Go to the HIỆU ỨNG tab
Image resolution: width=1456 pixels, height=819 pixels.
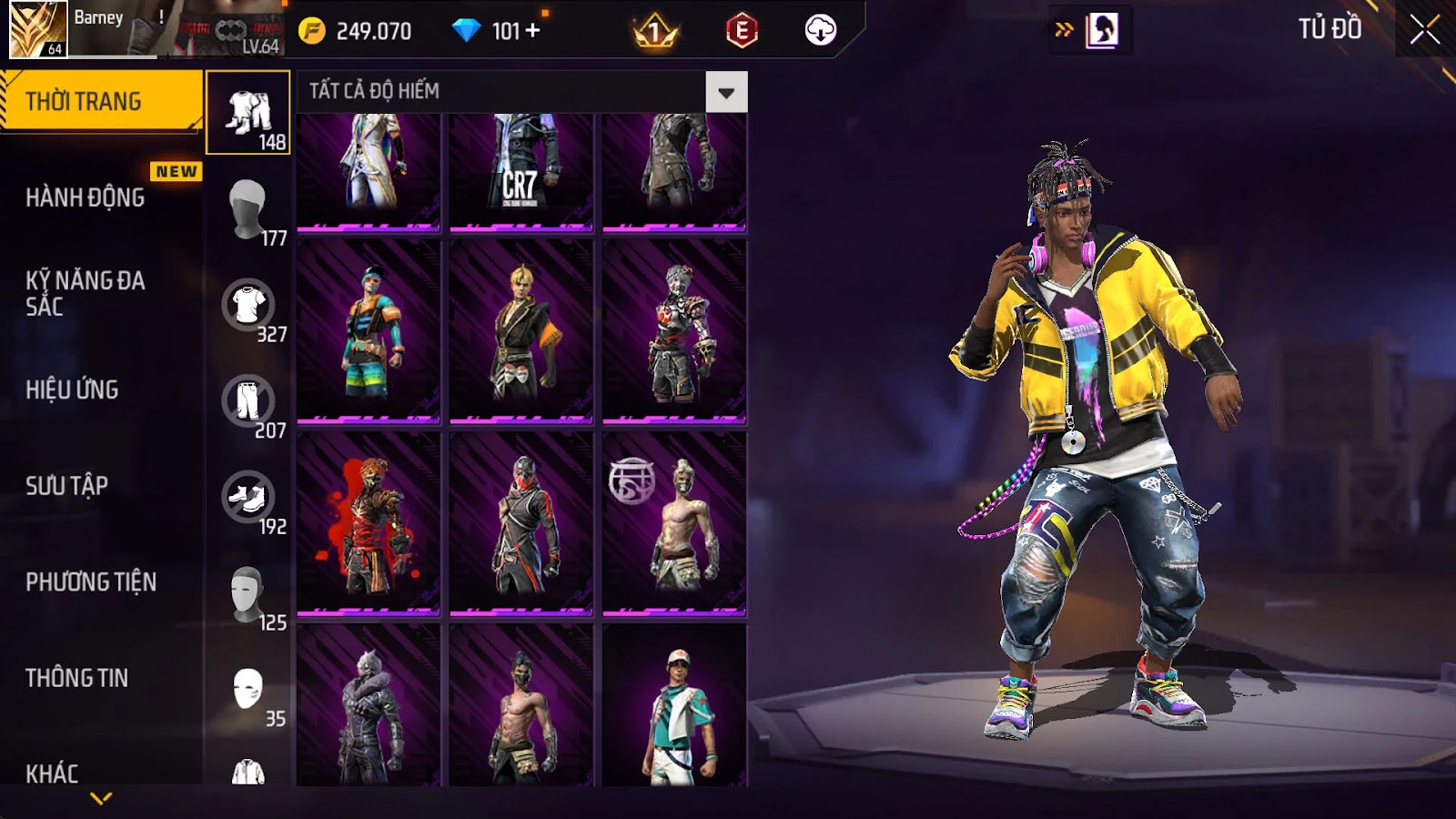click(73, 389)
